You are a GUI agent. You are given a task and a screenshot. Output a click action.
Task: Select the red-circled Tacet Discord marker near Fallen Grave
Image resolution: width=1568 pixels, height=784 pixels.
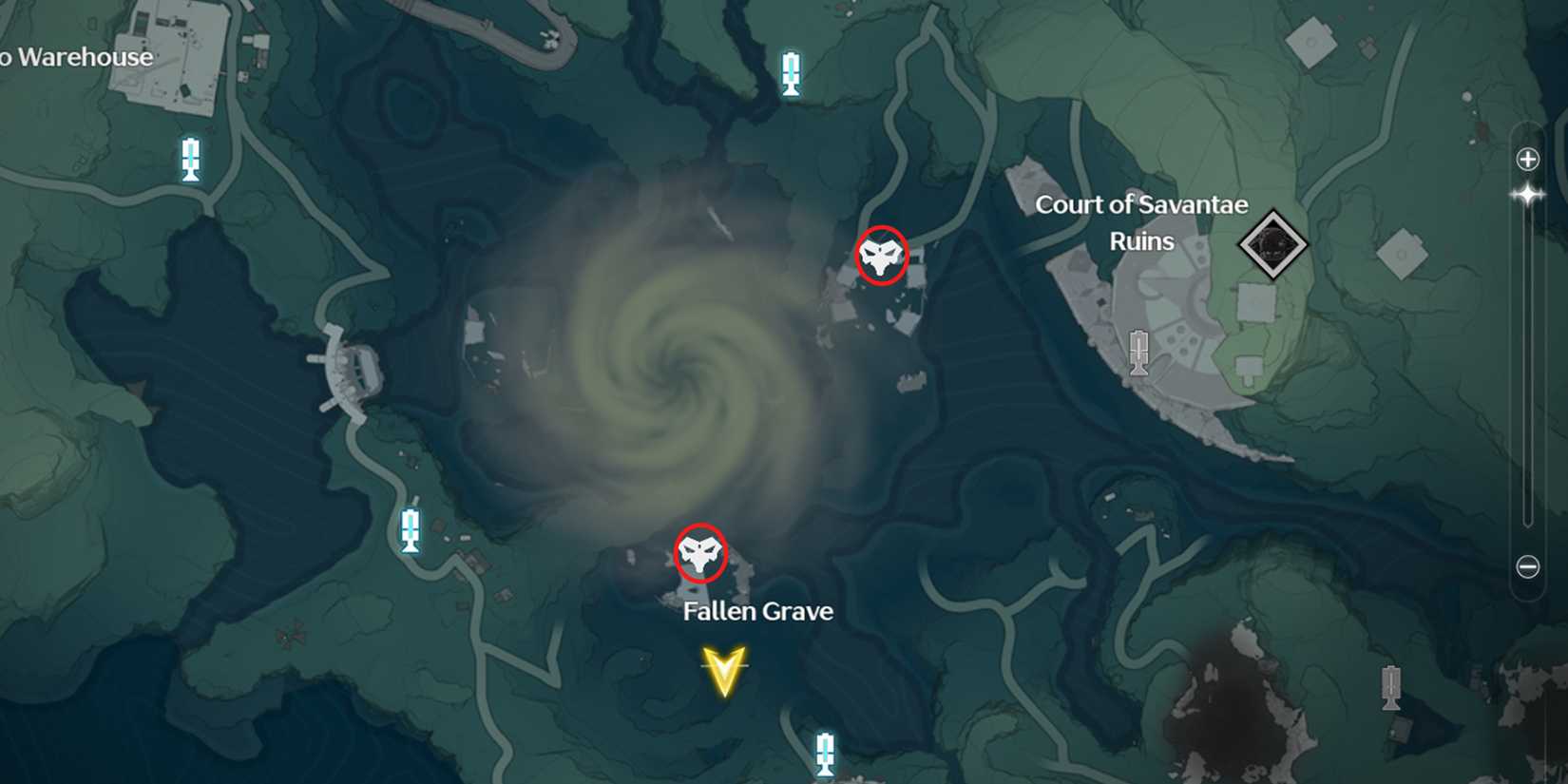point(699,552)
